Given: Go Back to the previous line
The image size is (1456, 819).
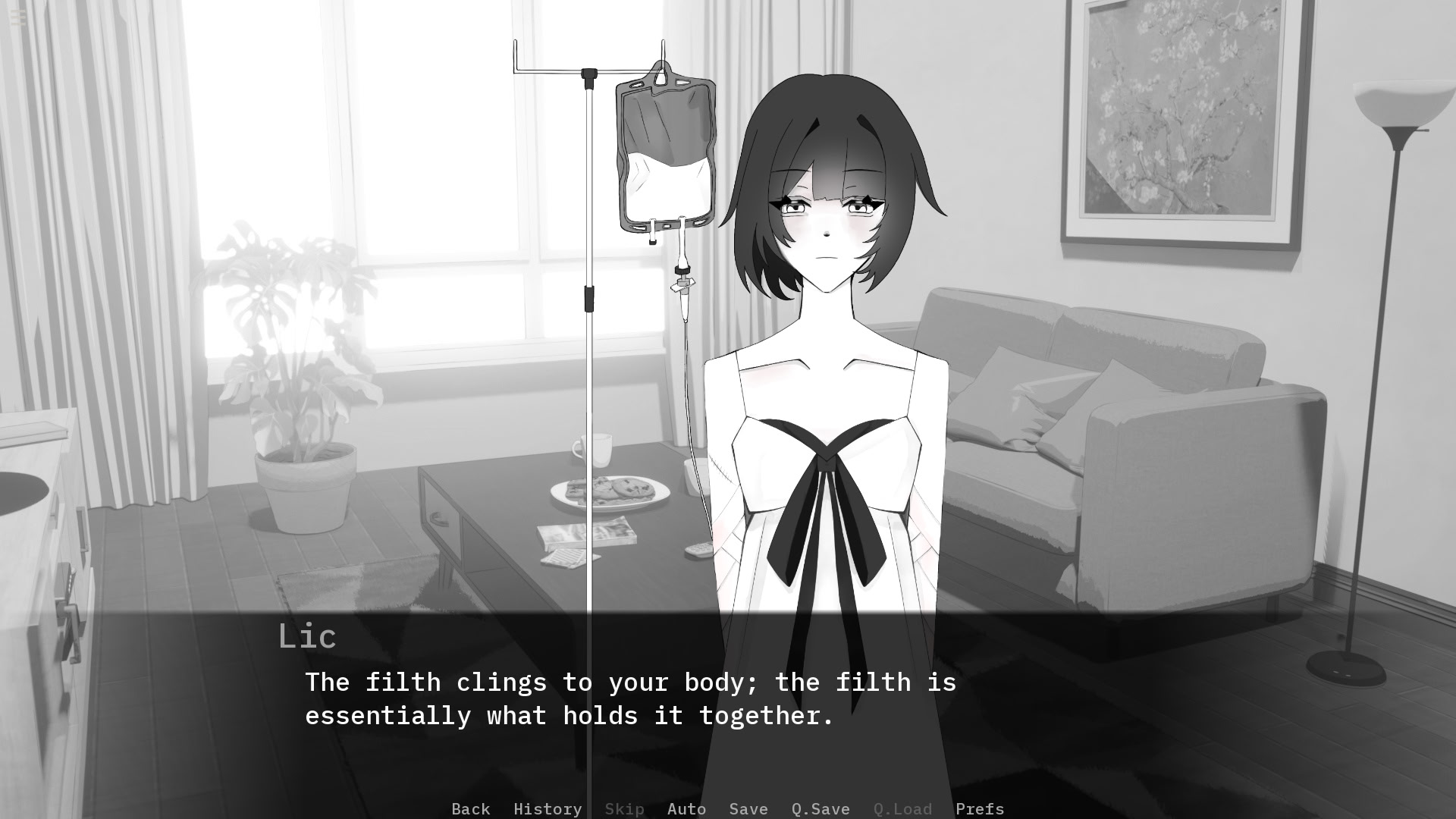Looking at the screenshot, I should point(470,808).
